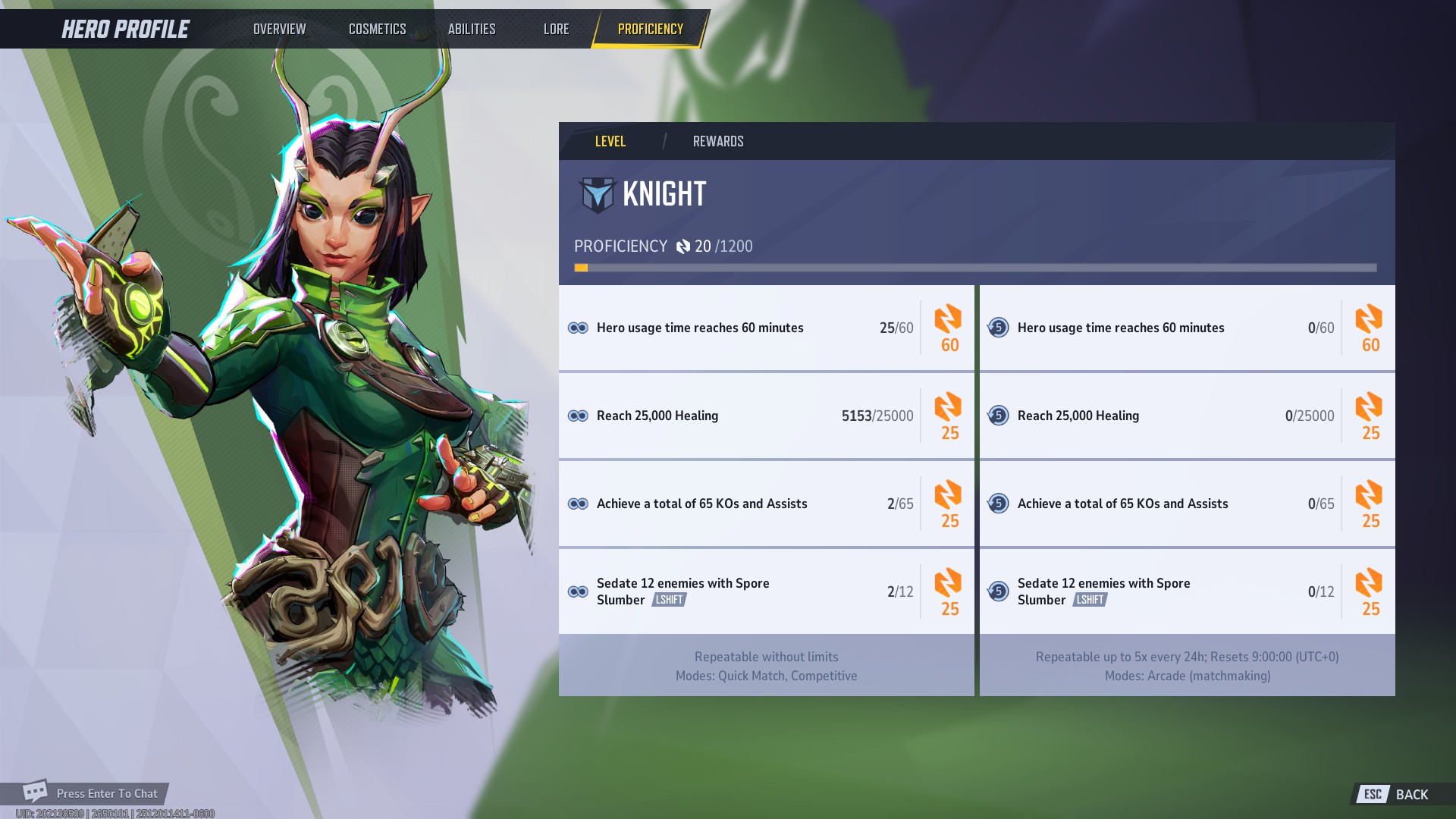Select the Lore tab

[x=556, y=29]
